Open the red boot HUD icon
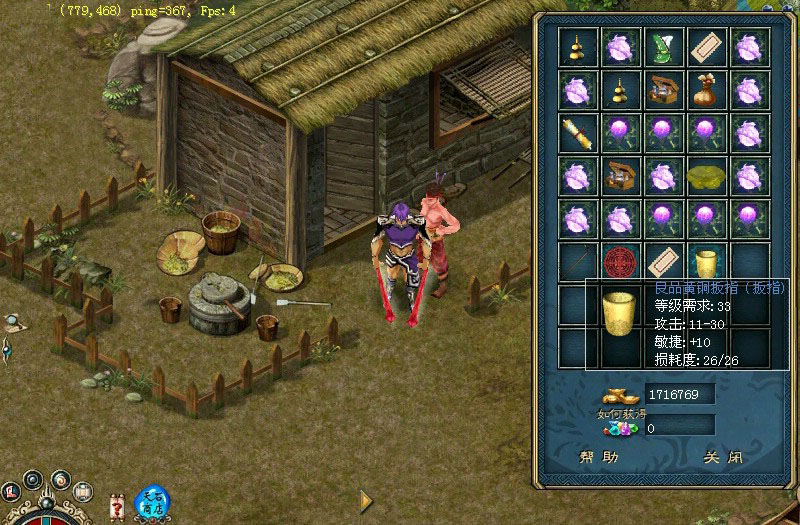 click(x=11, y=491)
